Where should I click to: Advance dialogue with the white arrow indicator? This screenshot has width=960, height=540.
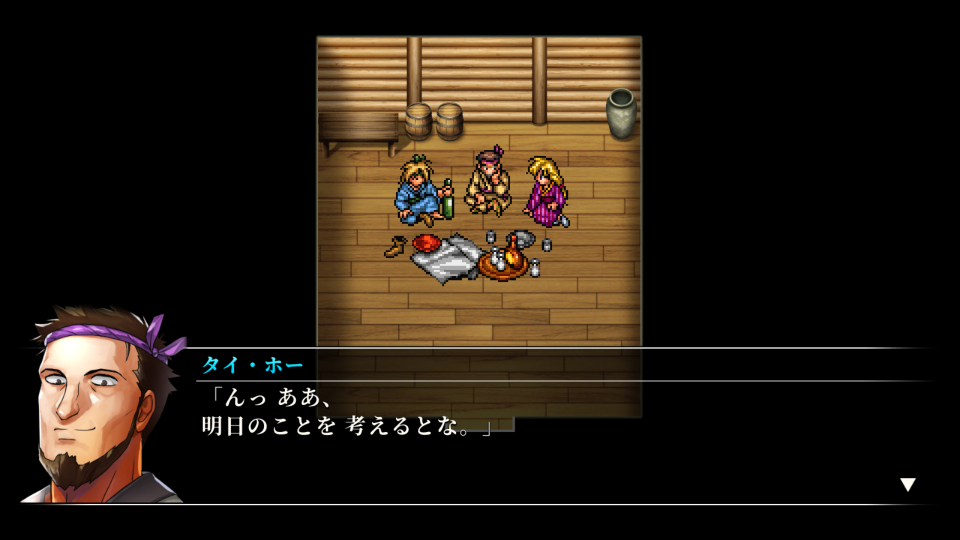coord(907,485)
